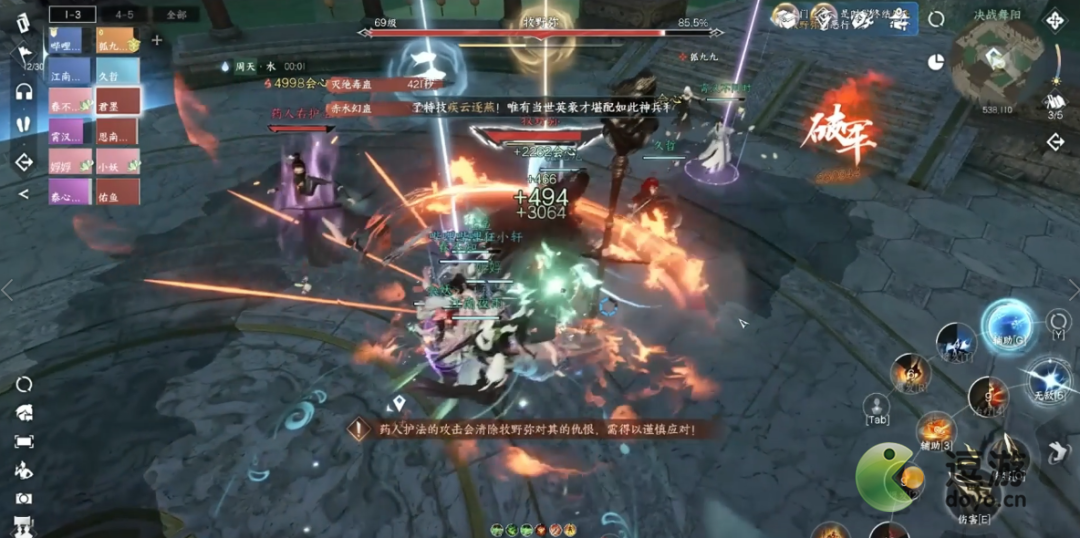Switch to the 1-3 team tab
This screenshot has height=538, width=1080.
pos(72,15)
